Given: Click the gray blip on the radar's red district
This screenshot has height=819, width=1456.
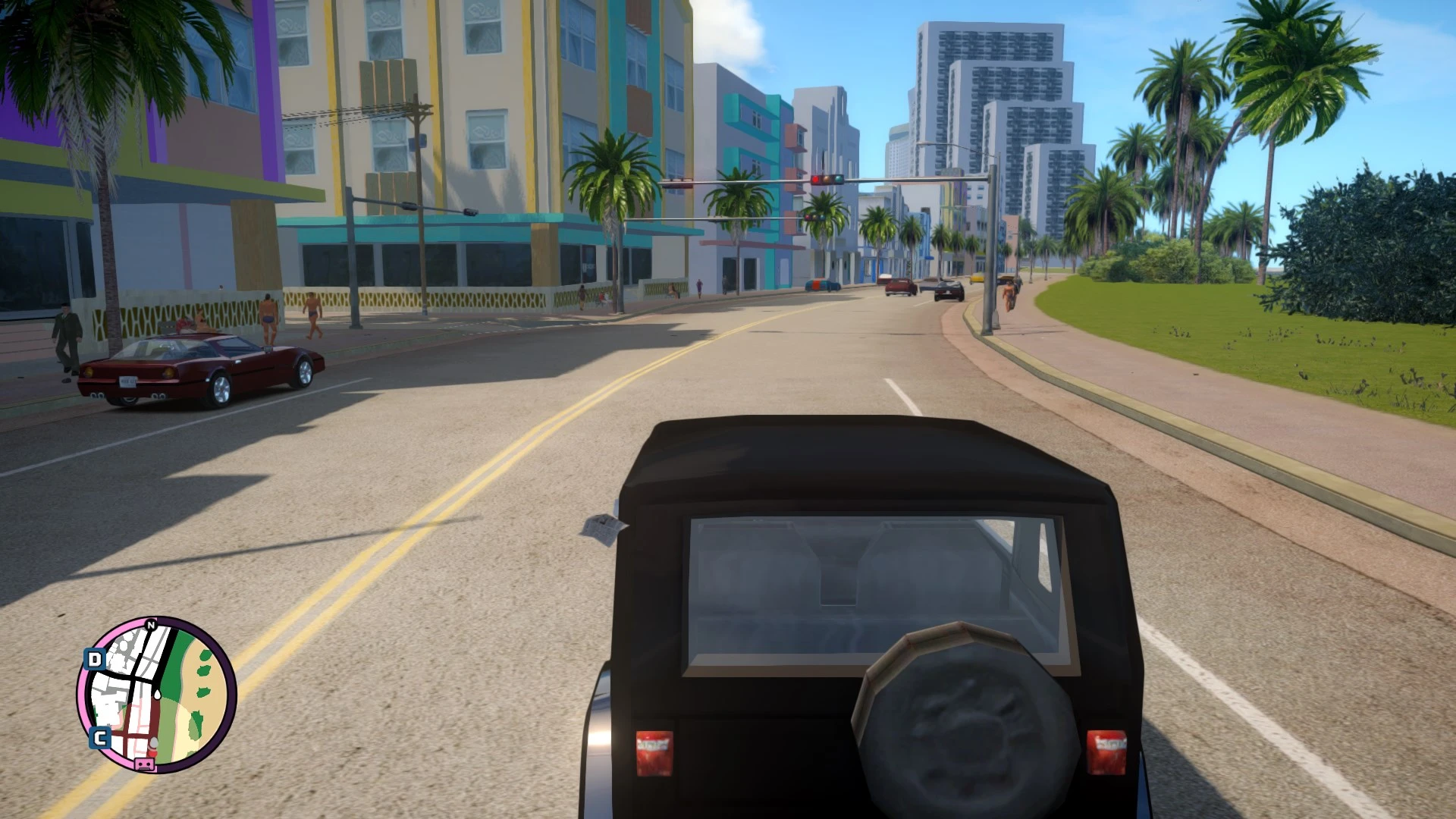Looking at the screenshot, I should pyautogui.click(x=153, y=742).
